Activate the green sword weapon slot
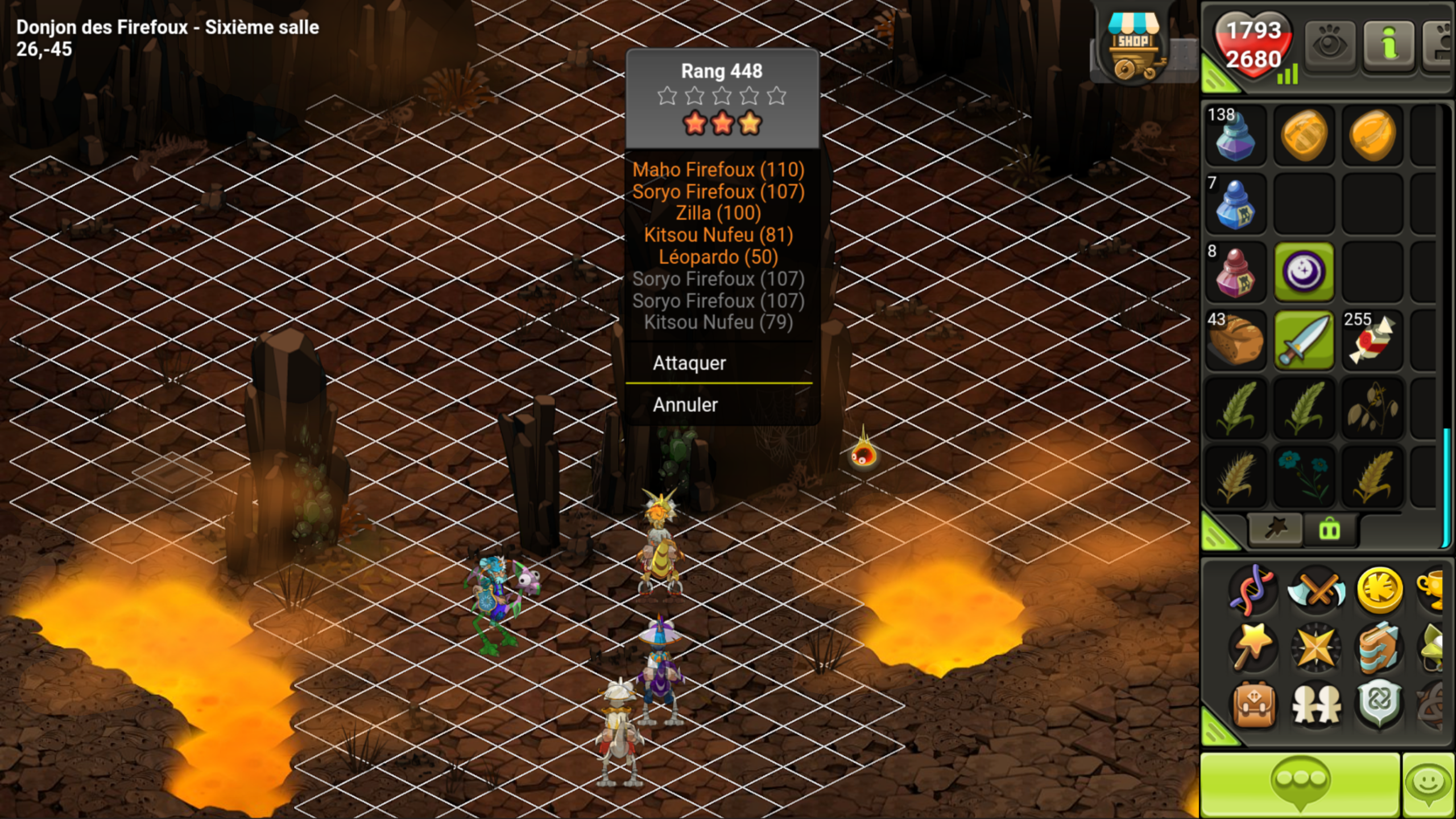Screen dimensions: 1456x819 1304,340
